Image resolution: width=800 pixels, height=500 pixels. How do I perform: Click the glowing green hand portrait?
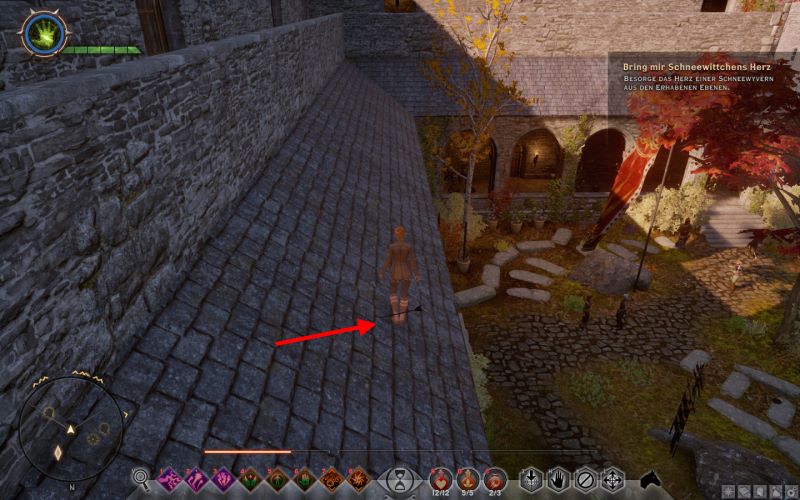click(x=42, y=33)
